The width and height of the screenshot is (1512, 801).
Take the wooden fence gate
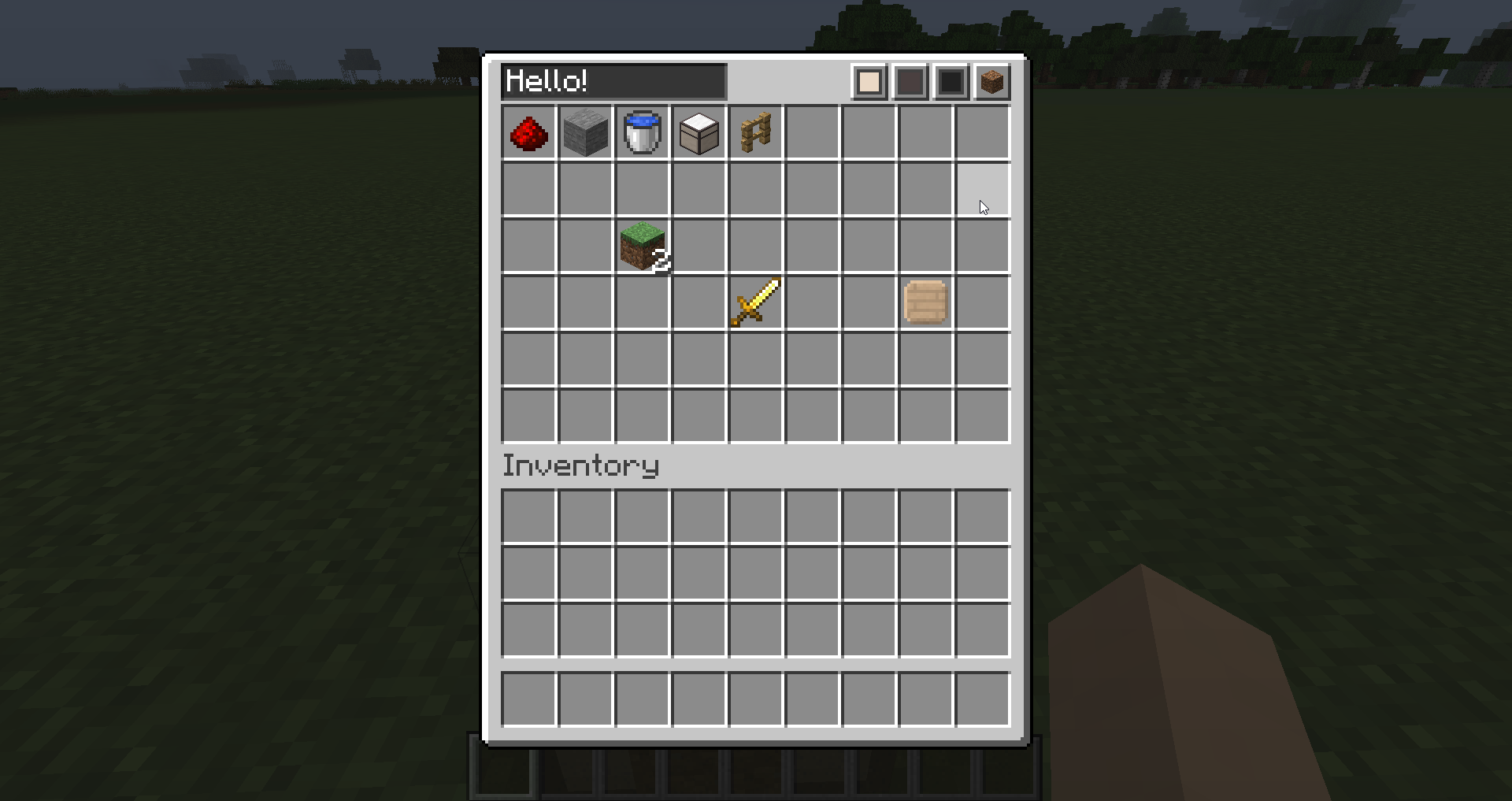coord(756,133)
